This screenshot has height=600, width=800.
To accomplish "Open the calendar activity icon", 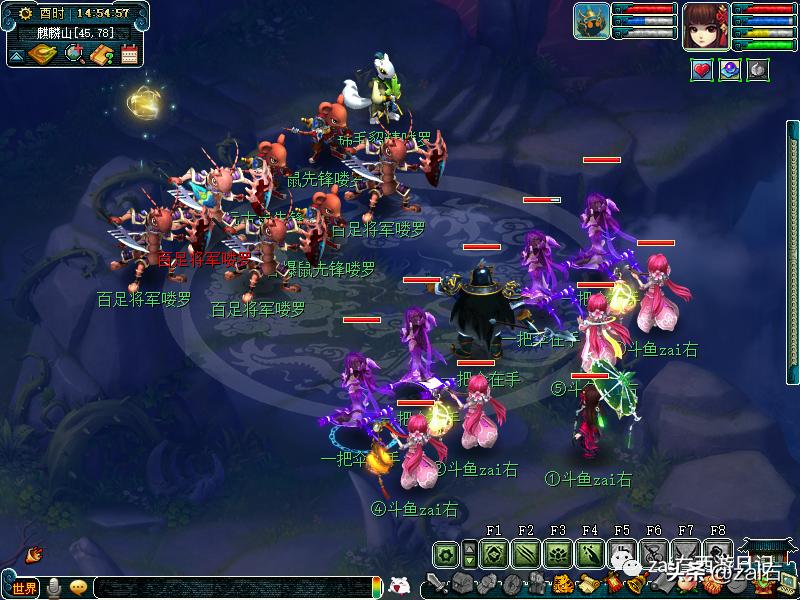I will [129, 54].
